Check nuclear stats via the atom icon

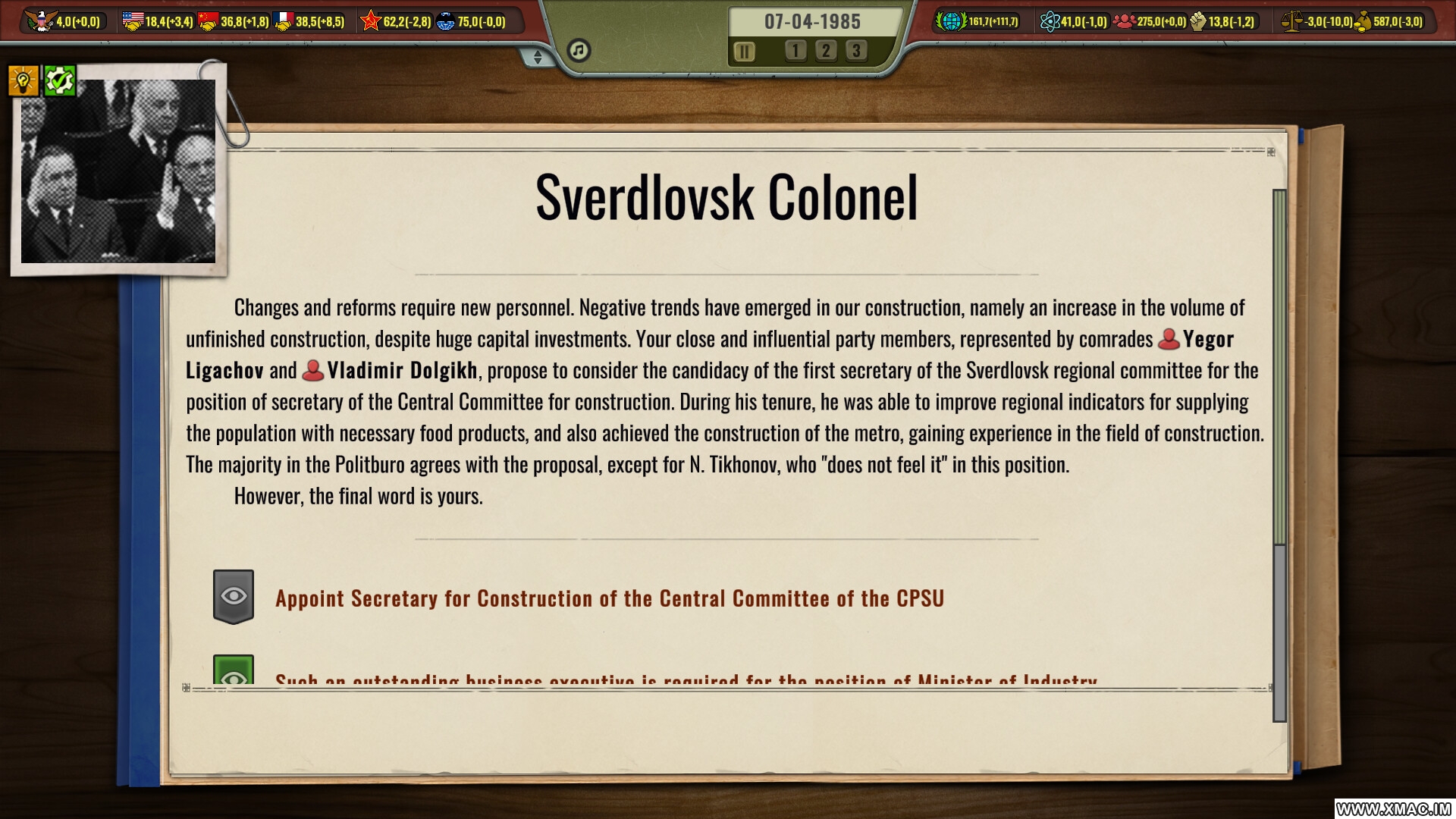coord(1052,22)
